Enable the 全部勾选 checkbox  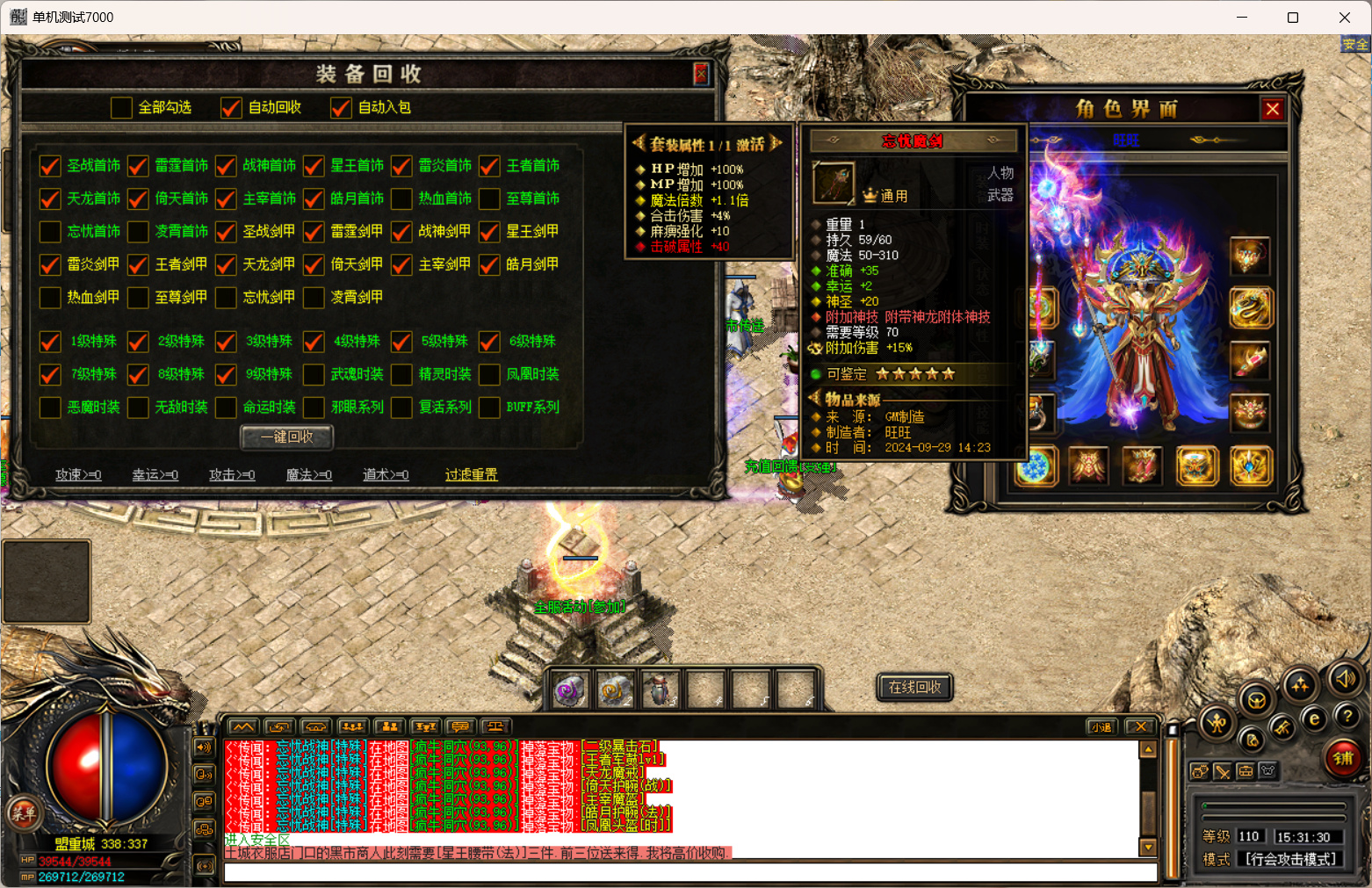click(x=121, y=107)
